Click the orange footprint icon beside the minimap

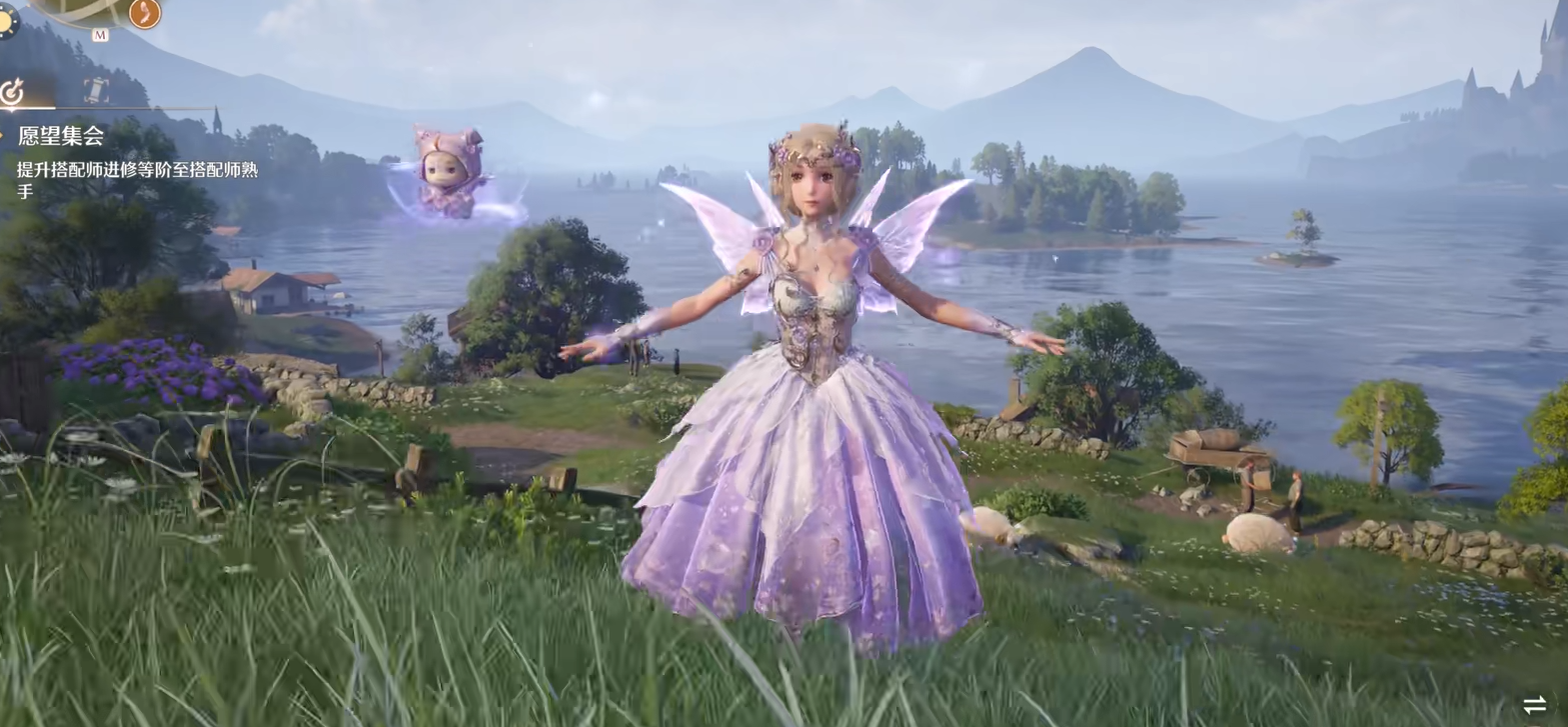145,12
